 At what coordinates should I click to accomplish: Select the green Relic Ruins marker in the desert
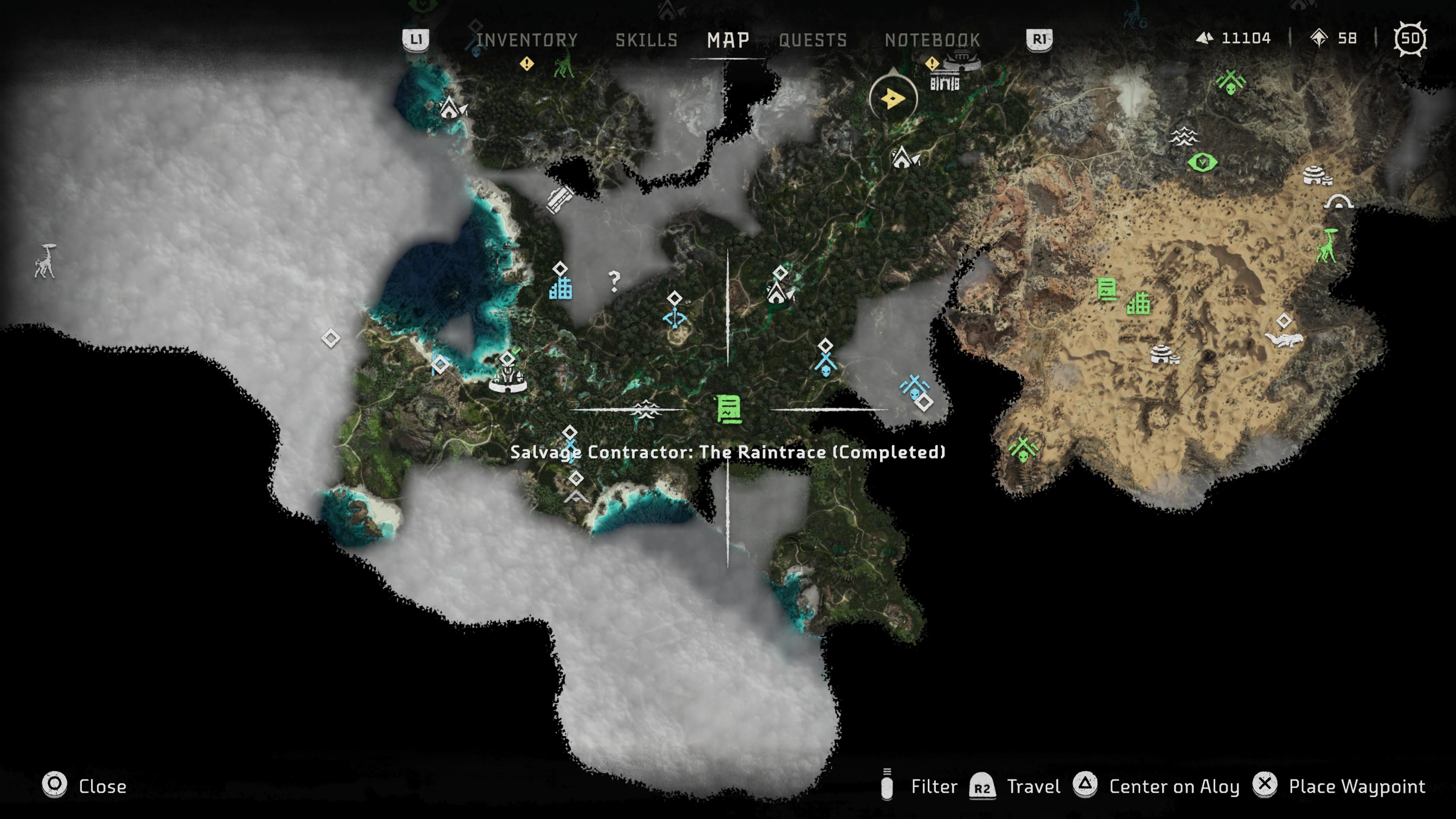(x=1138, y=303)
